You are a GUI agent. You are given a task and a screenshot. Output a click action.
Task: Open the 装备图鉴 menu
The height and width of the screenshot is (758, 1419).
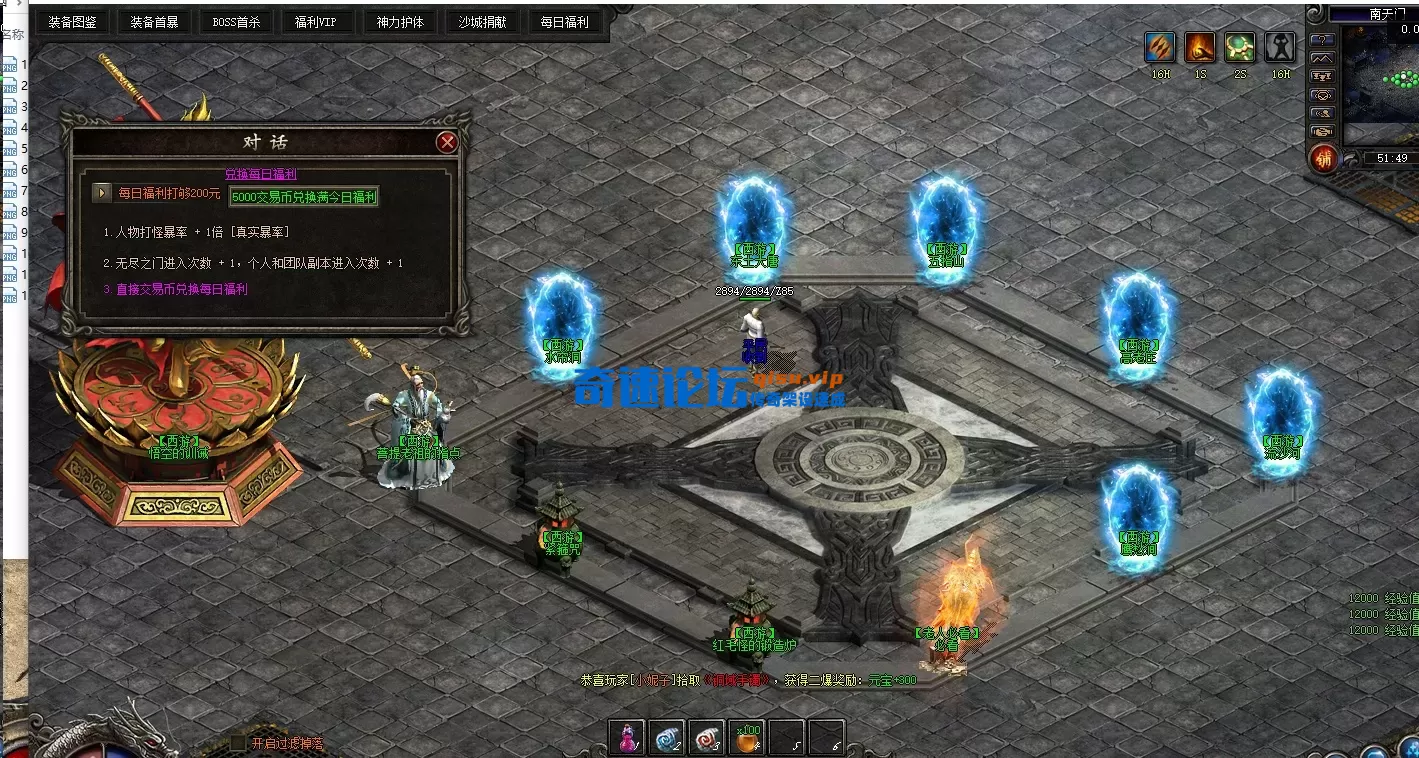72,22
